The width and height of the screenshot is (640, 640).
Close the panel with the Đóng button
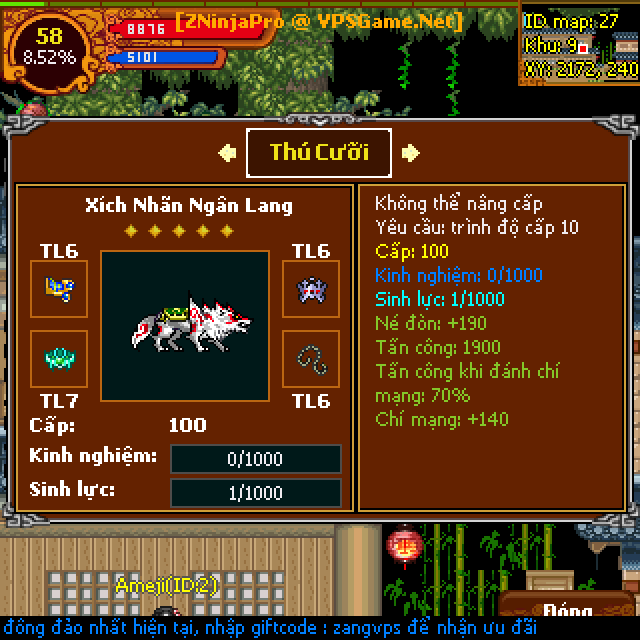pos(568,612)
